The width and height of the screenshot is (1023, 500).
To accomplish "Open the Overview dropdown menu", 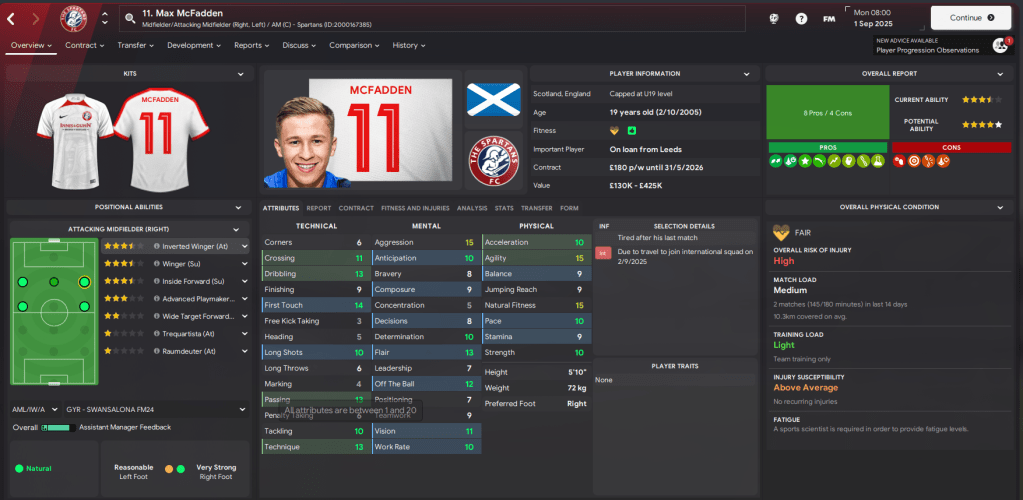I will point(31,45).
